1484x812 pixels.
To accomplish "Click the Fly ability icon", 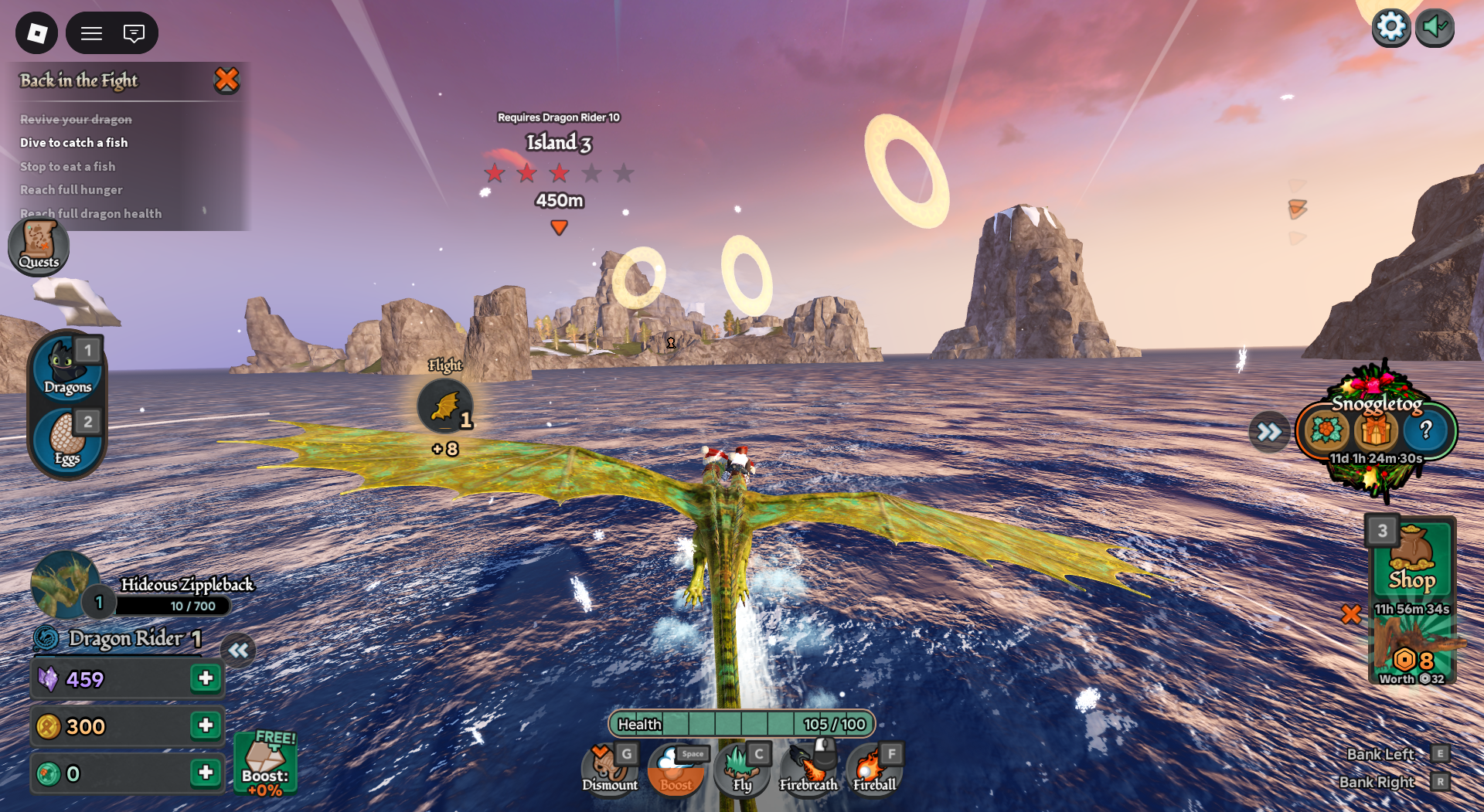I will click(x=742, y=766).
